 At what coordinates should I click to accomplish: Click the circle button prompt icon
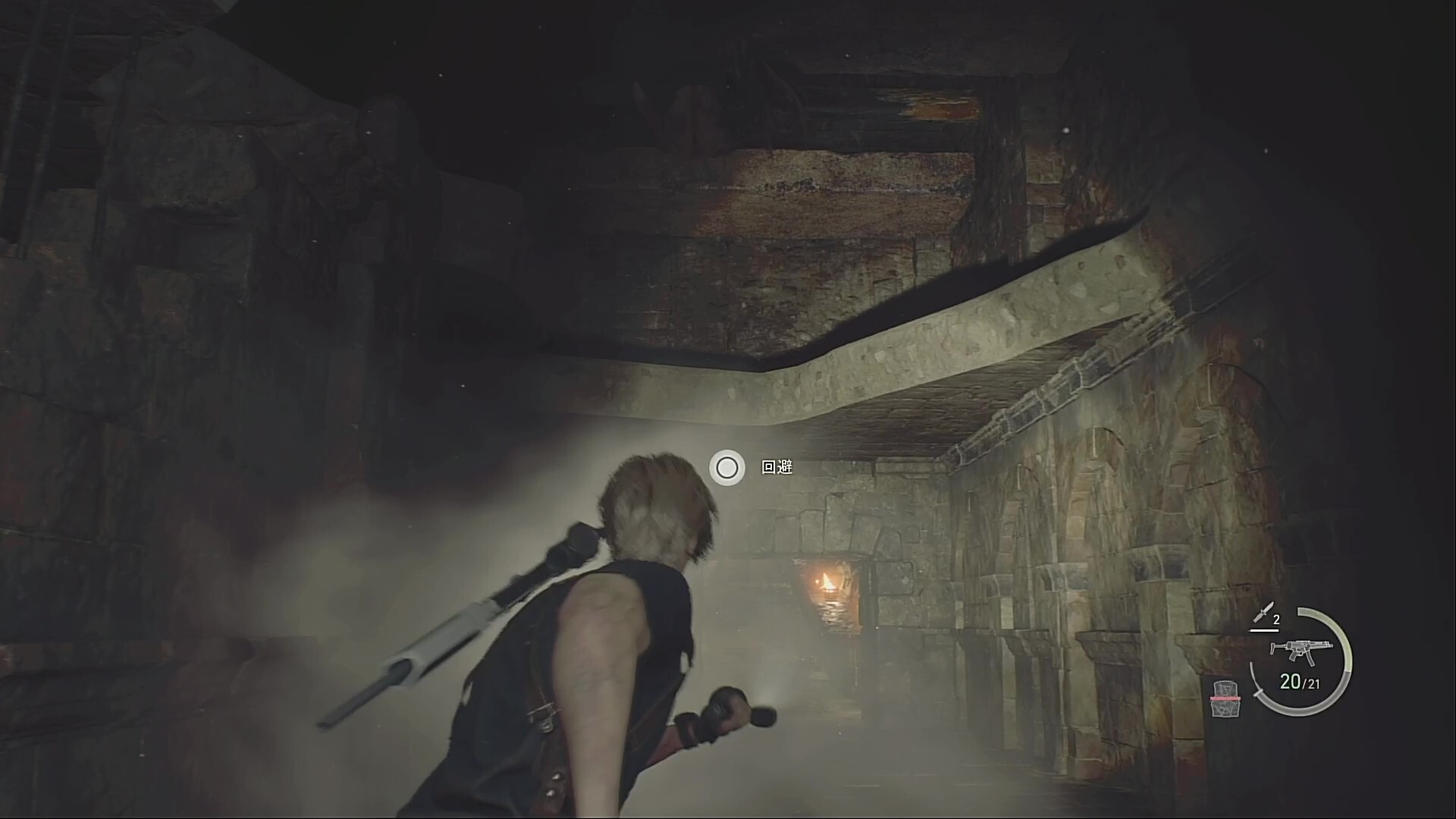(727, 468)
